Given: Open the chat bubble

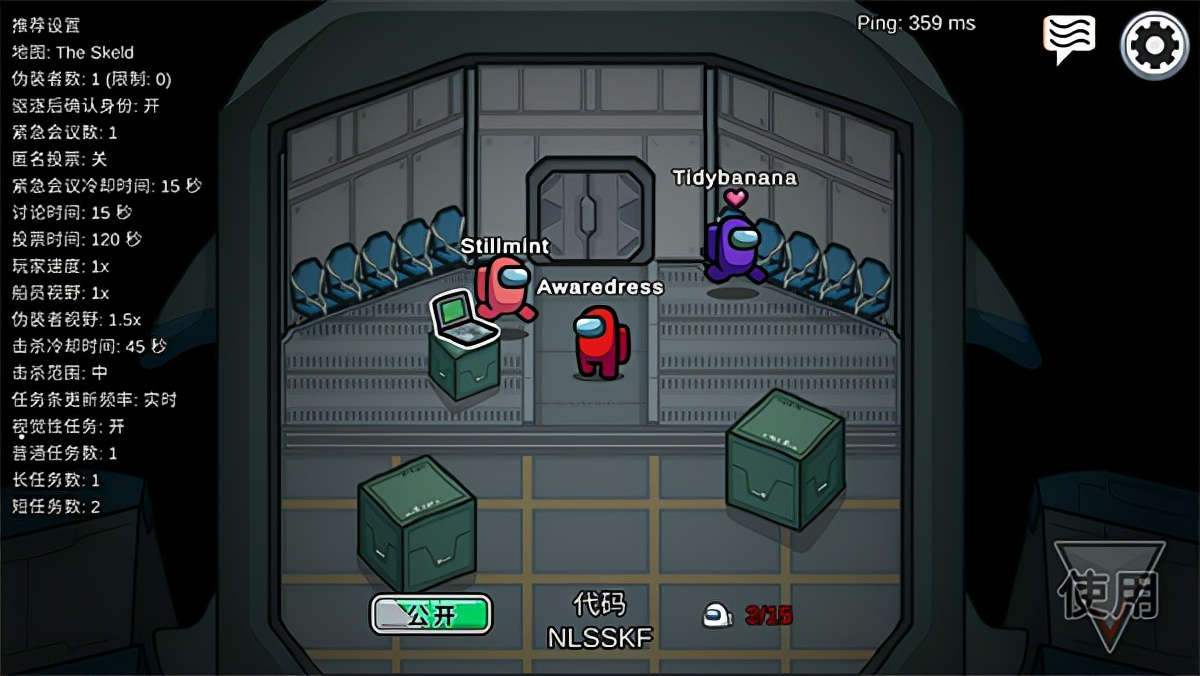Looking at the screenshot, I should tap(1068, 39).
